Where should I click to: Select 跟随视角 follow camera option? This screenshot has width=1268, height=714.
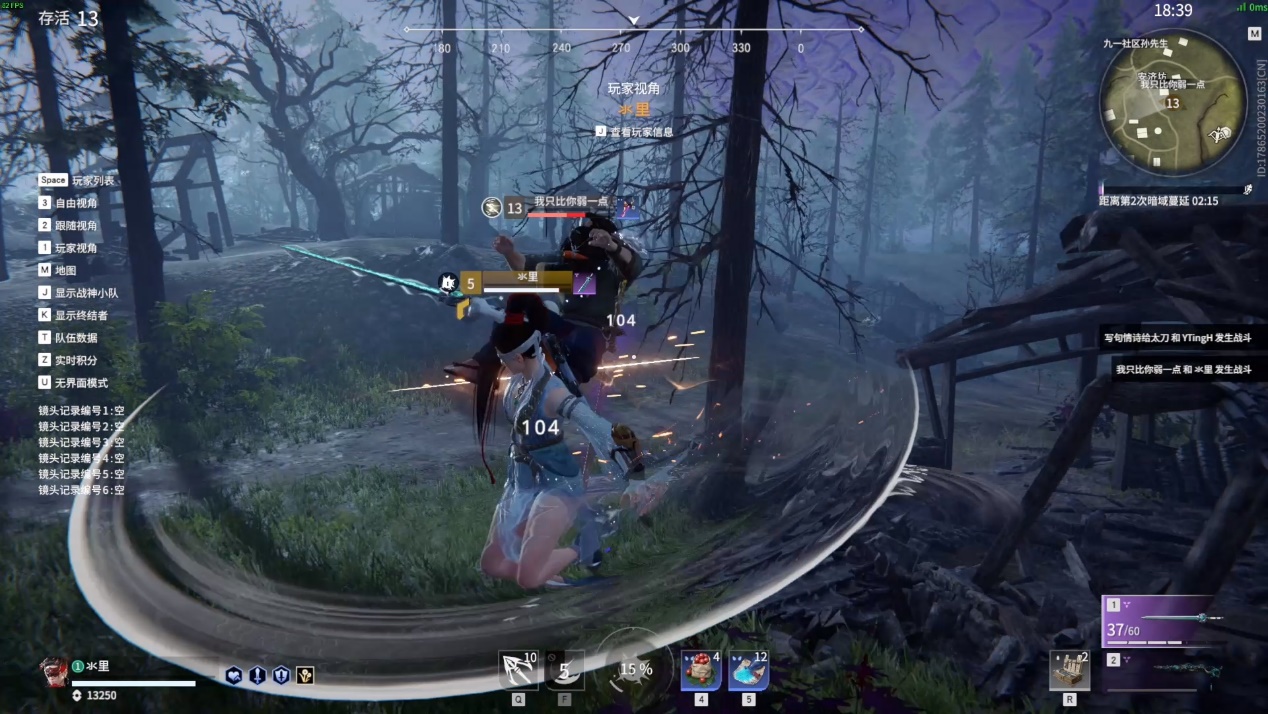point(76,226)
